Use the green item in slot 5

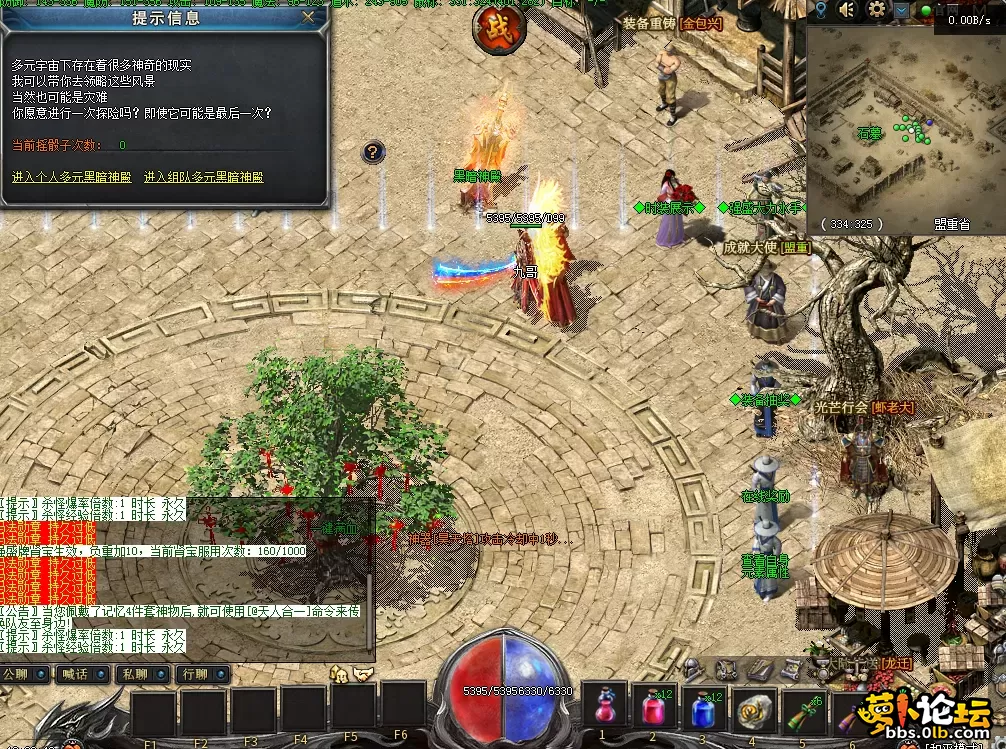(x=803, y=709)
